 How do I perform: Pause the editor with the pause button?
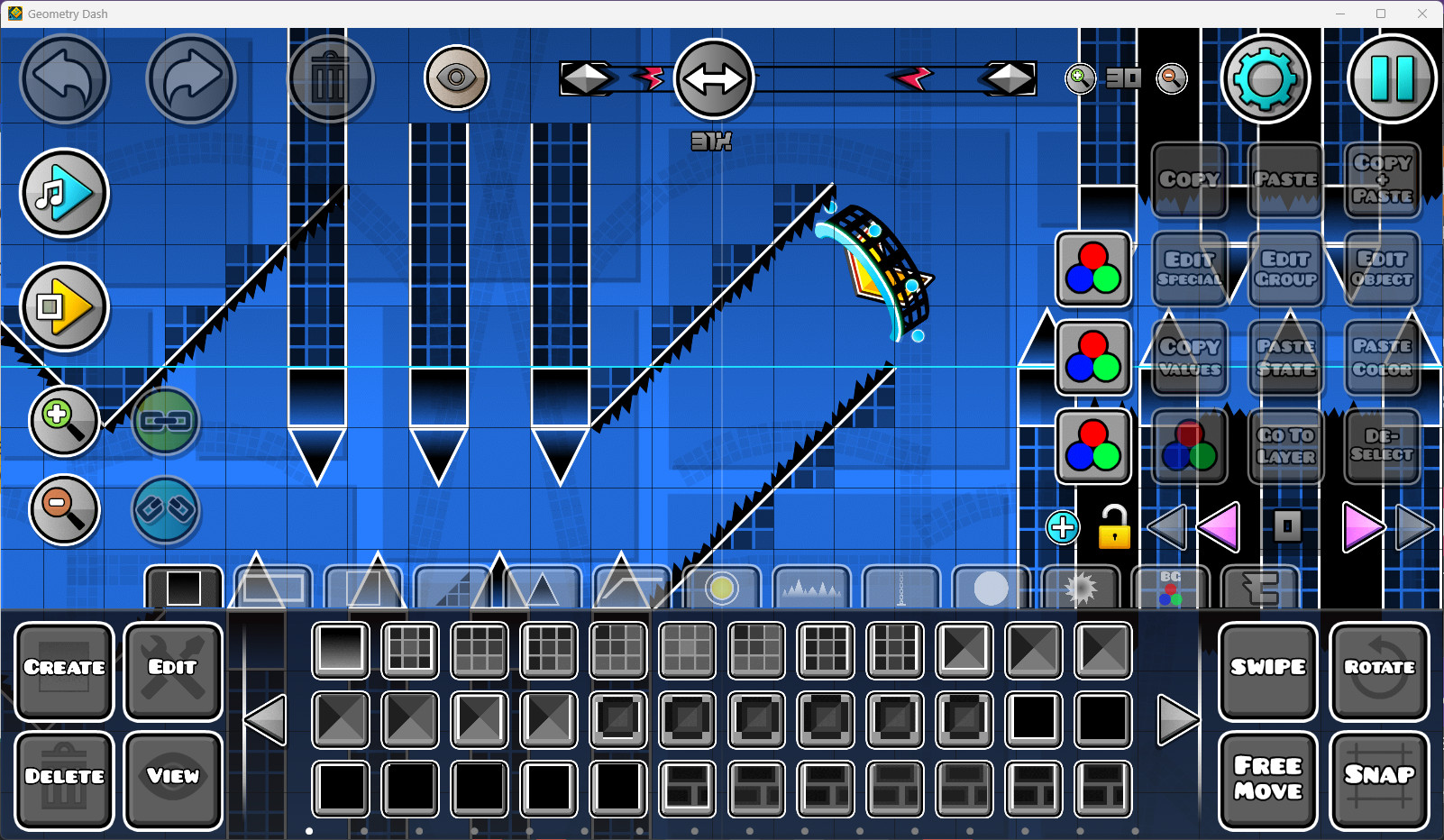(1392, 78)
